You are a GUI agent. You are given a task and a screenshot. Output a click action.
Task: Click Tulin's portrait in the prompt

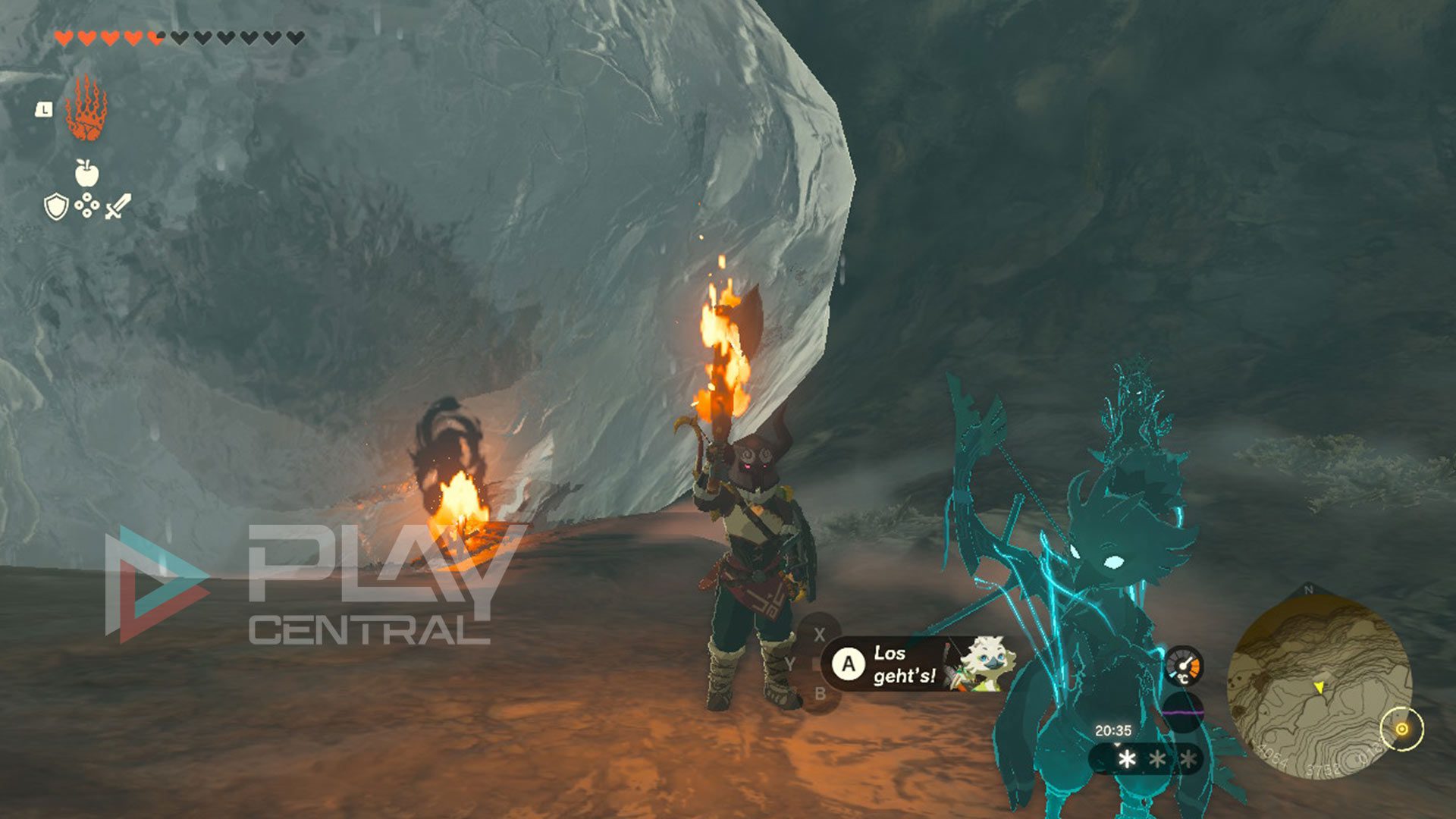tap(980, 664)
